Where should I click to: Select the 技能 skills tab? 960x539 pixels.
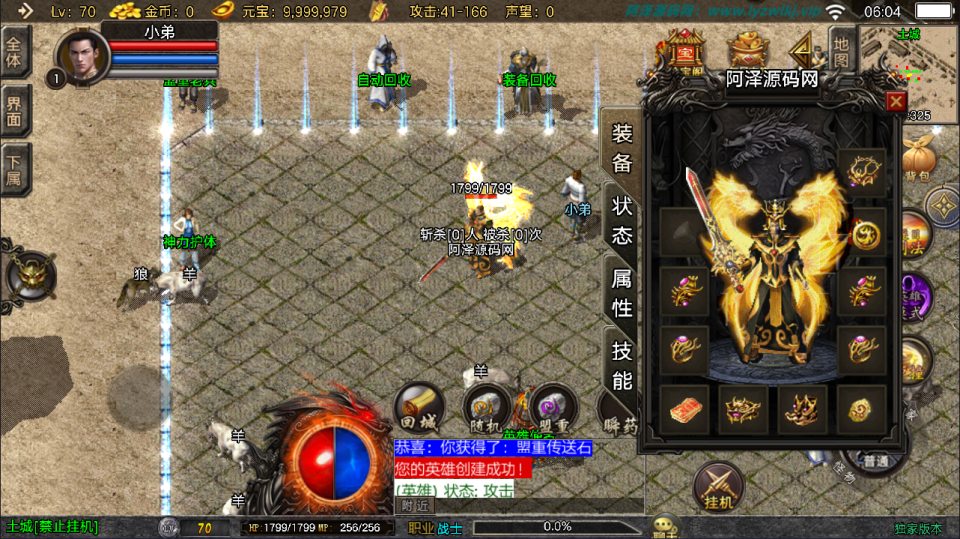coord(621,365)
